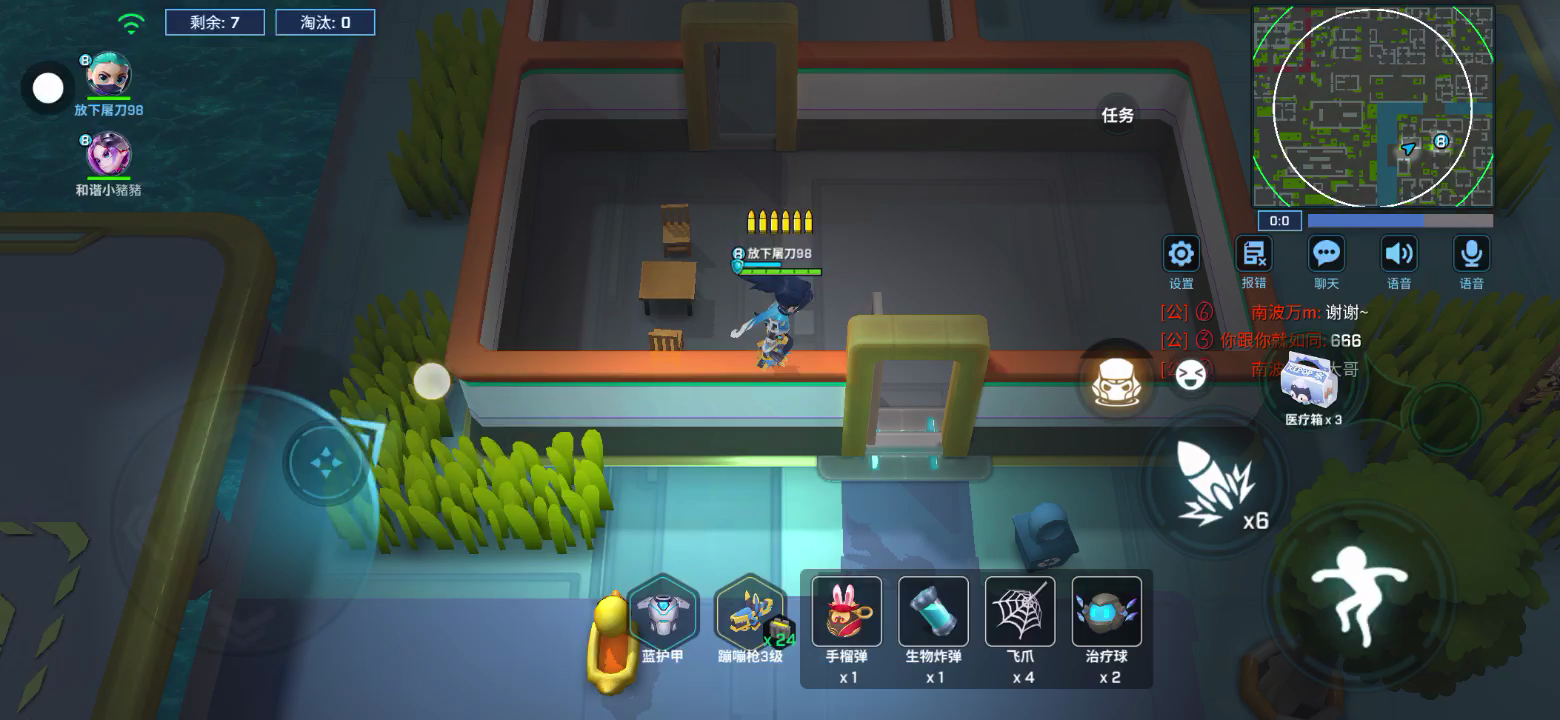The image size is (1560, 720).
Task: Select teammate 和谐小猪猪 avatar
Action: (x=108, y=155)
